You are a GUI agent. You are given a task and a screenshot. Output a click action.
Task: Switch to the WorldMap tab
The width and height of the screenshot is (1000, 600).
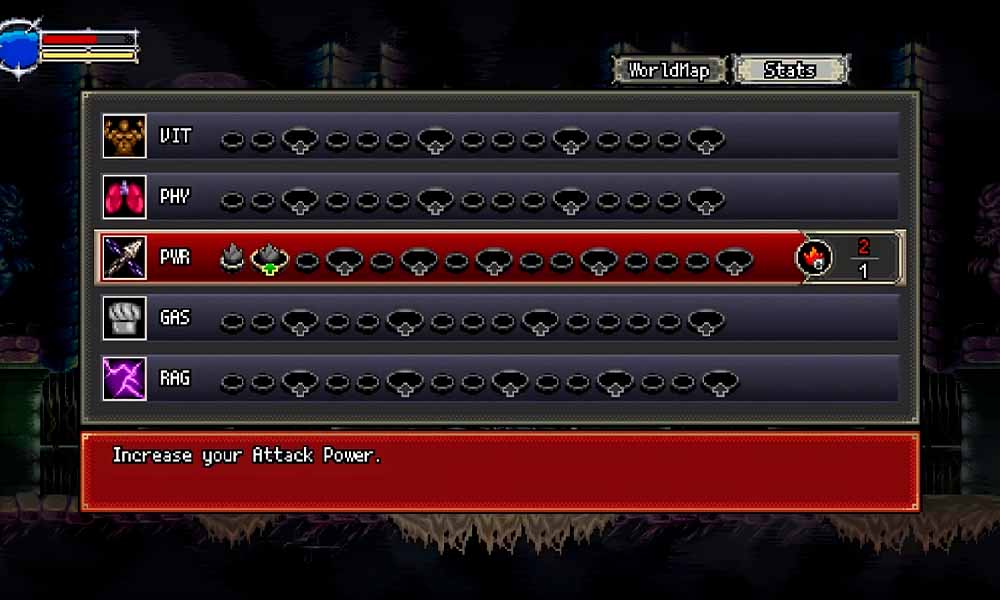[x=669, y=70]
